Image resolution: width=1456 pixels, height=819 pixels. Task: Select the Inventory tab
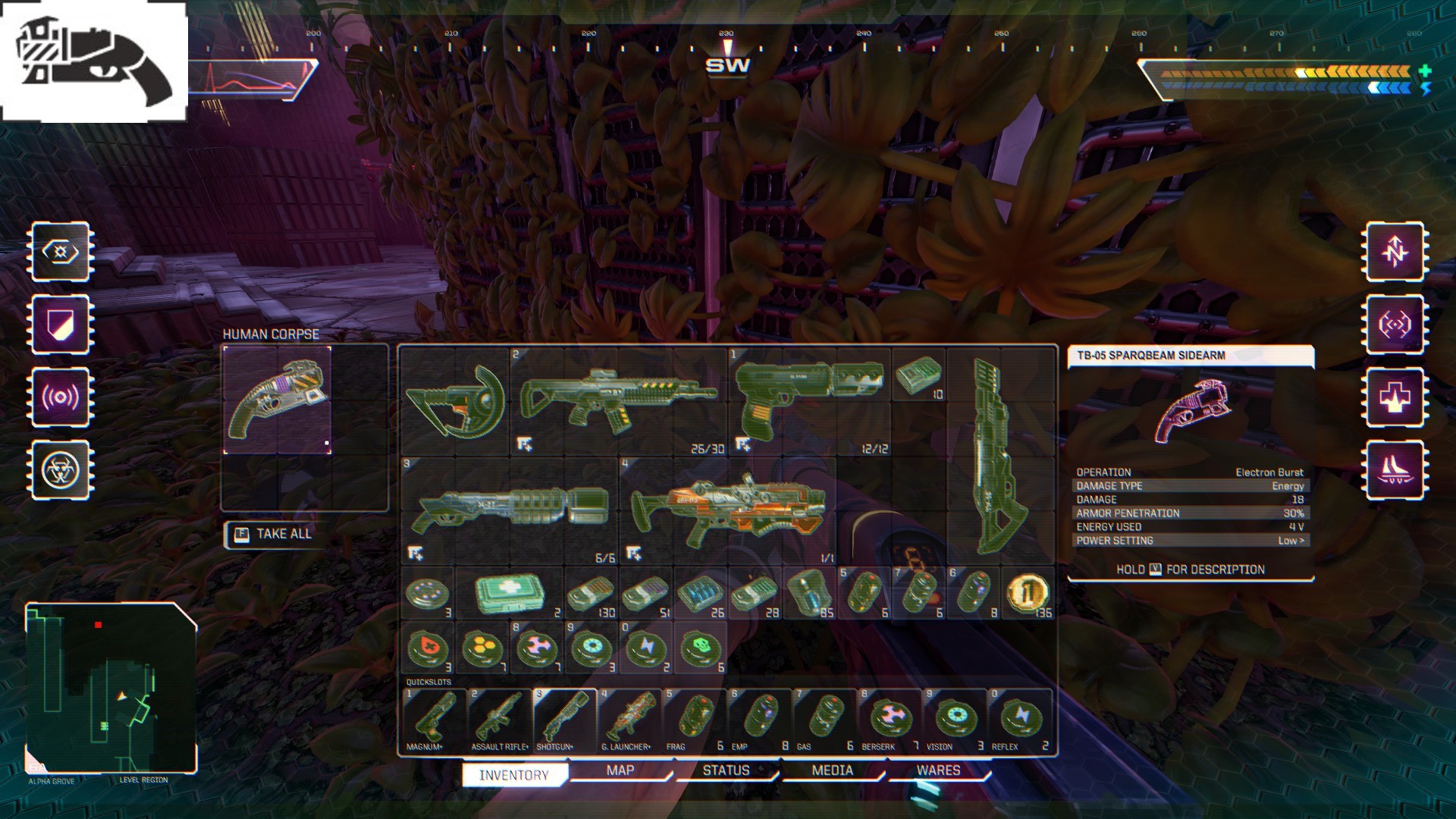[x=514, y=774]
